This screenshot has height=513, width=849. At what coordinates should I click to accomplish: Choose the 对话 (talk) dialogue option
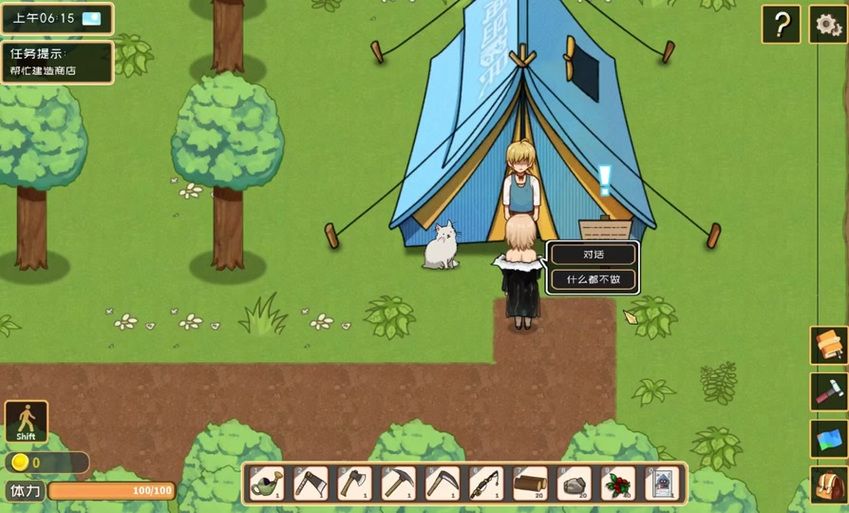coord(593,255)
